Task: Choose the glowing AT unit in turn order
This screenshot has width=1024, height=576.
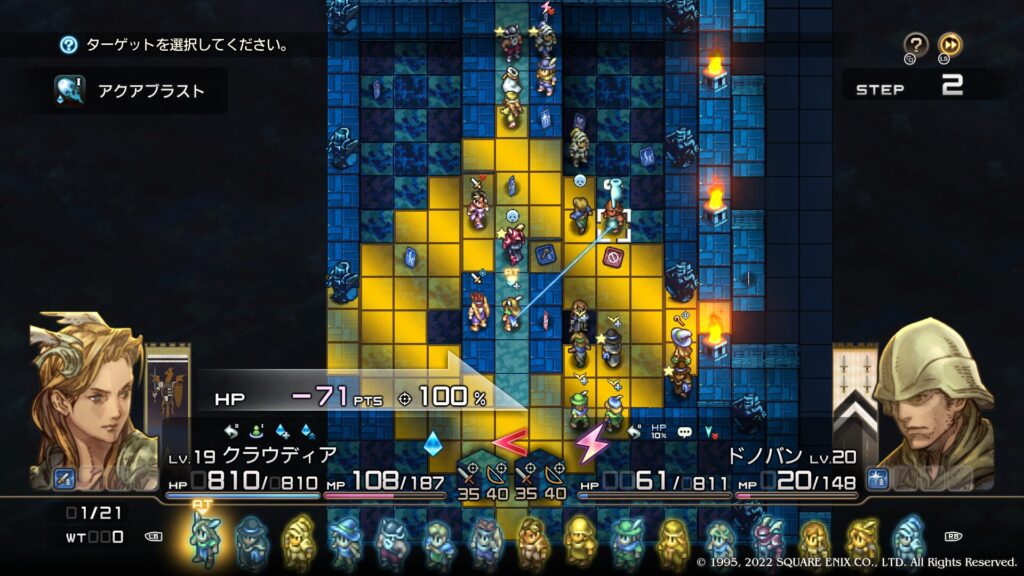Action: 204,538
